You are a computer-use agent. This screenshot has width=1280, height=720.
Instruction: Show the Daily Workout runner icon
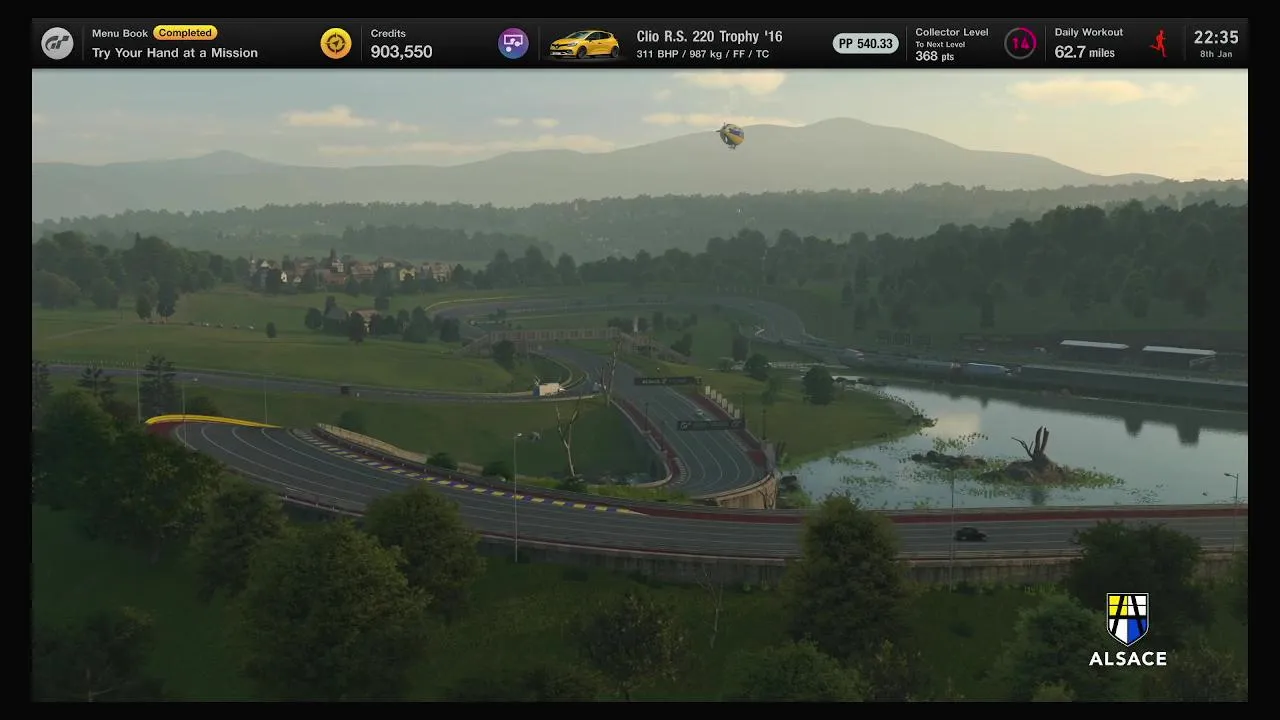point(1159,43)
